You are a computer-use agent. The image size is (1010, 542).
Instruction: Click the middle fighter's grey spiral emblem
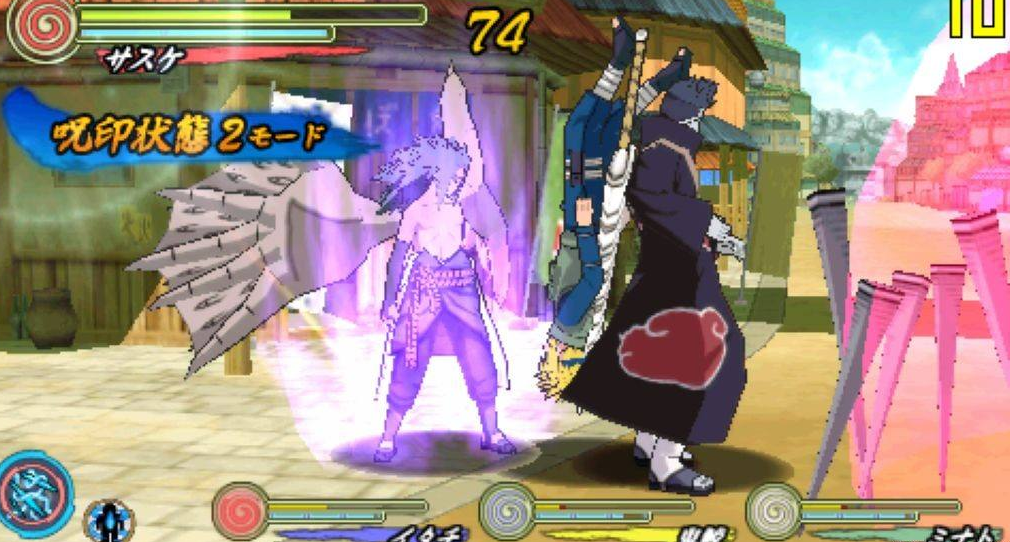coord(507,510)
